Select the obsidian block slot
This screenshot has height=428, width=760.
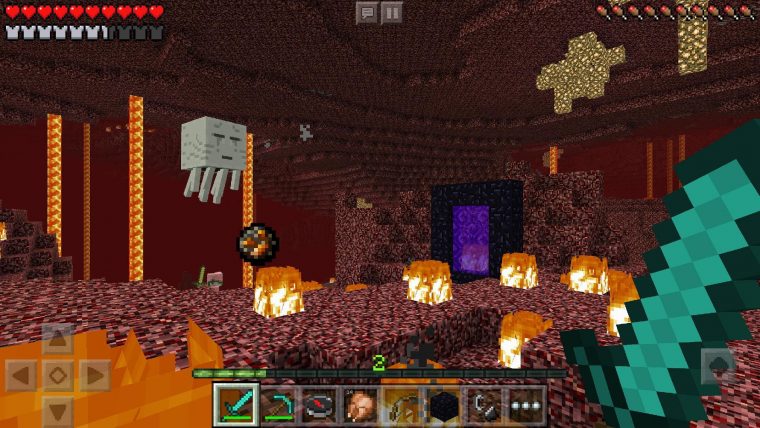click(x=443, y=405)
